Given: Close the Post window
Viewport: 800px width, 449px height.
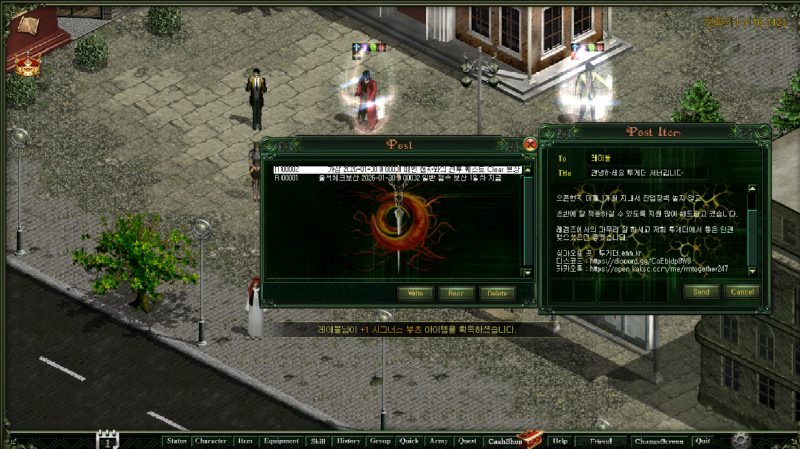Looking at the screenshot, I should [x=530, y=145].
